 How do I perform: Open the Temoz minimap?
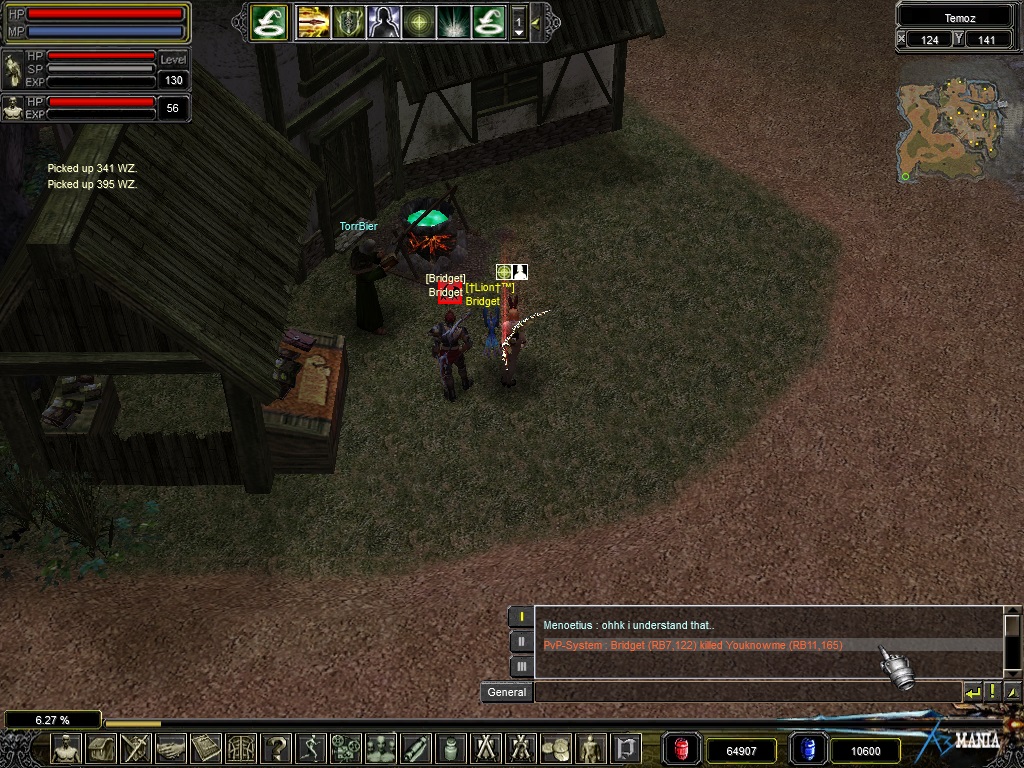pyautogui.click(x=949, y=131)
